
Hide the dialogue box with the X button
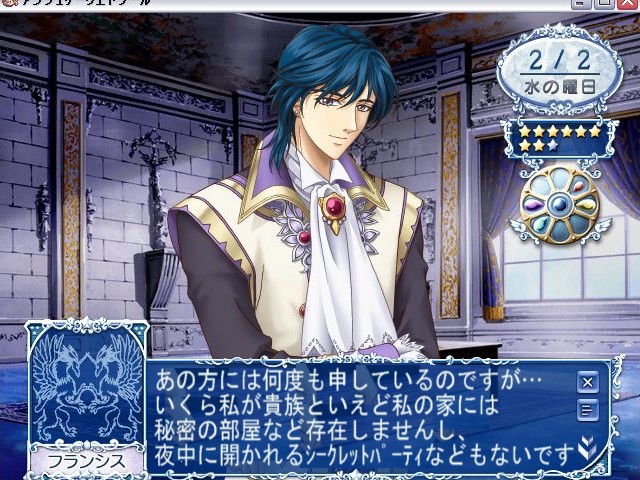point(588,381)
